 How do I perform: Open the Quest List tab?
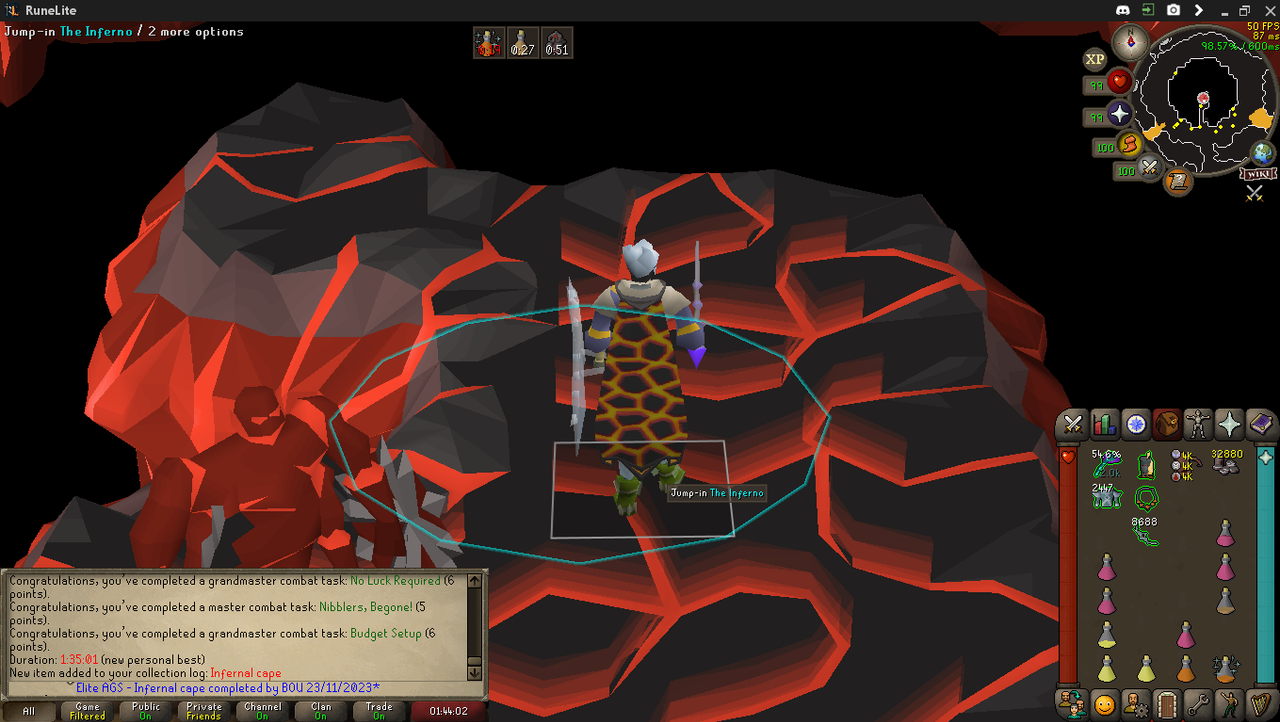coord(1135,424)
